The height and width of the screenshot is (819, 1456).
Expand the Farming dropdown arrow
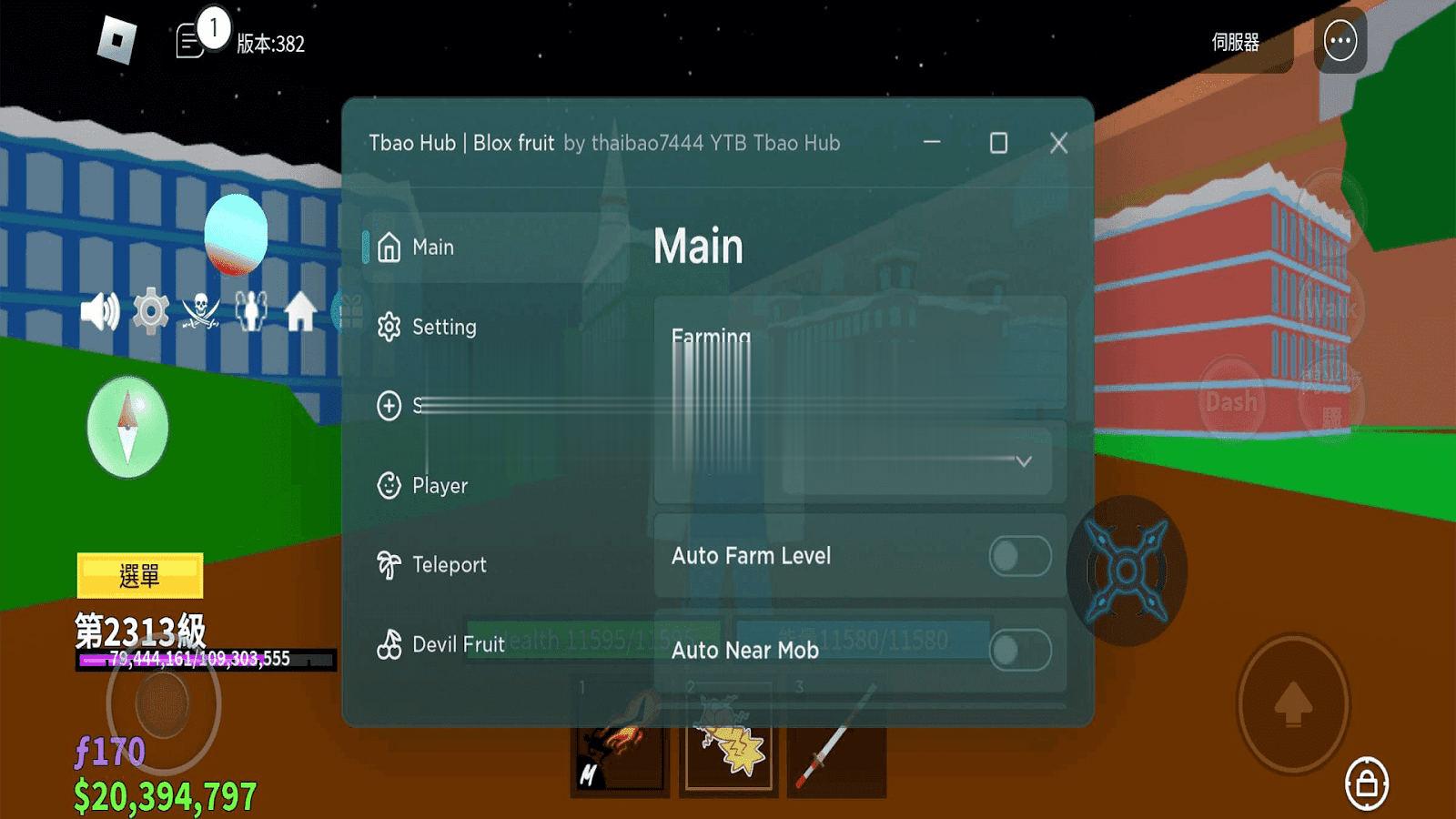[1024, 461]
